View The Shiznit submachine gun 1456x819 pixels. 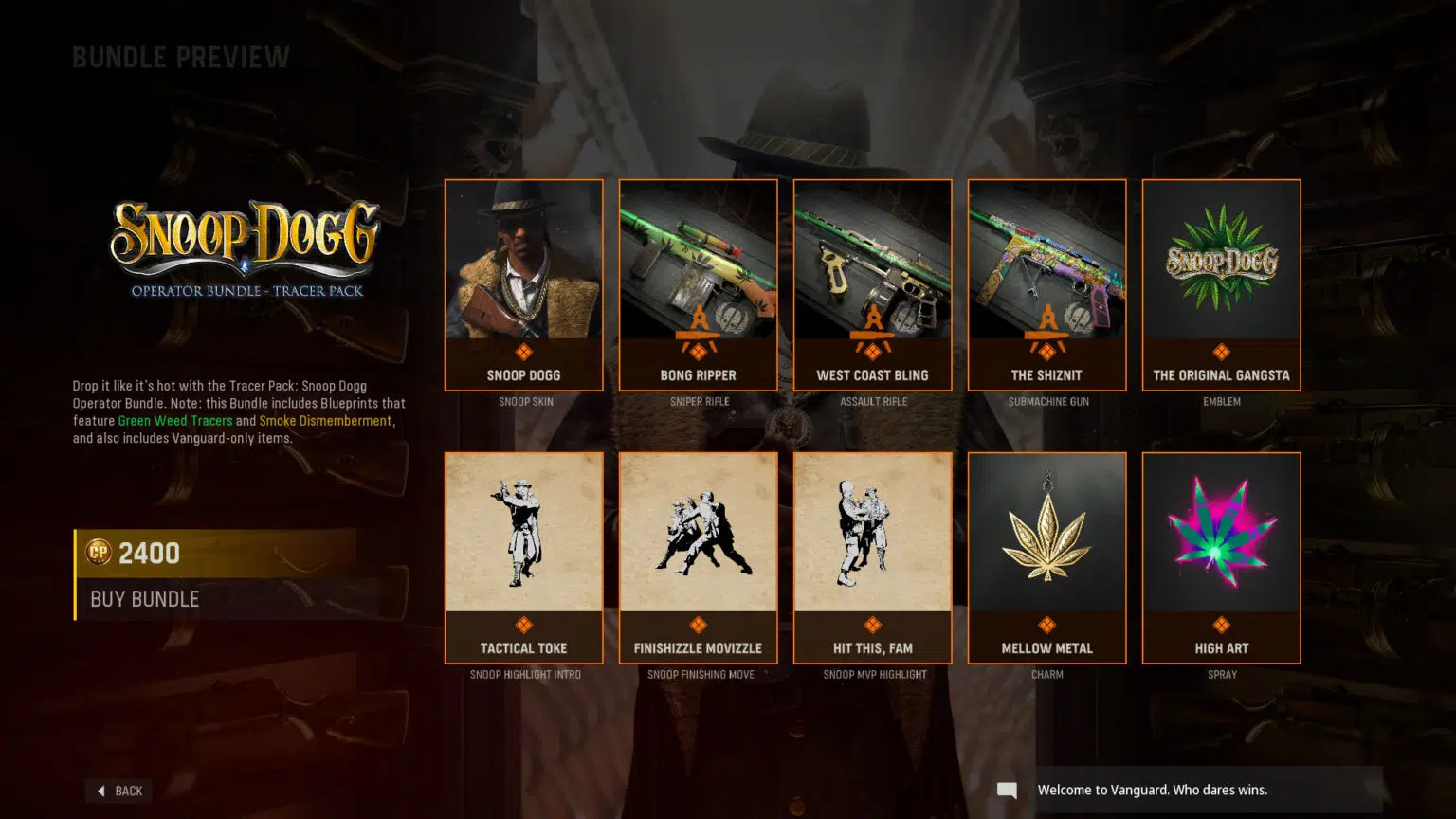pos(1046,284)
